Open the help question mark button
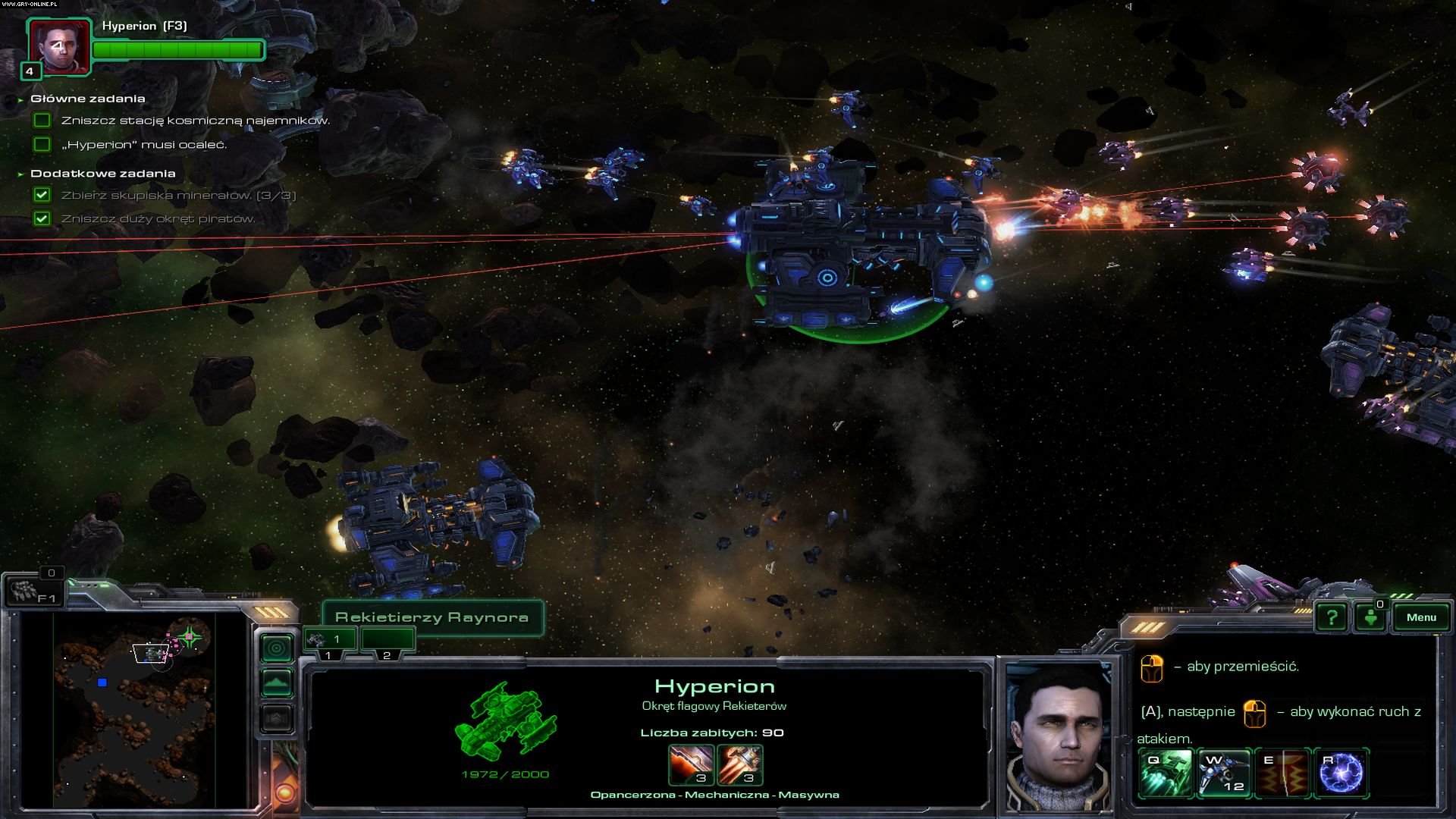Viewport: 1456px width, 819px height. coord(1332,617)
